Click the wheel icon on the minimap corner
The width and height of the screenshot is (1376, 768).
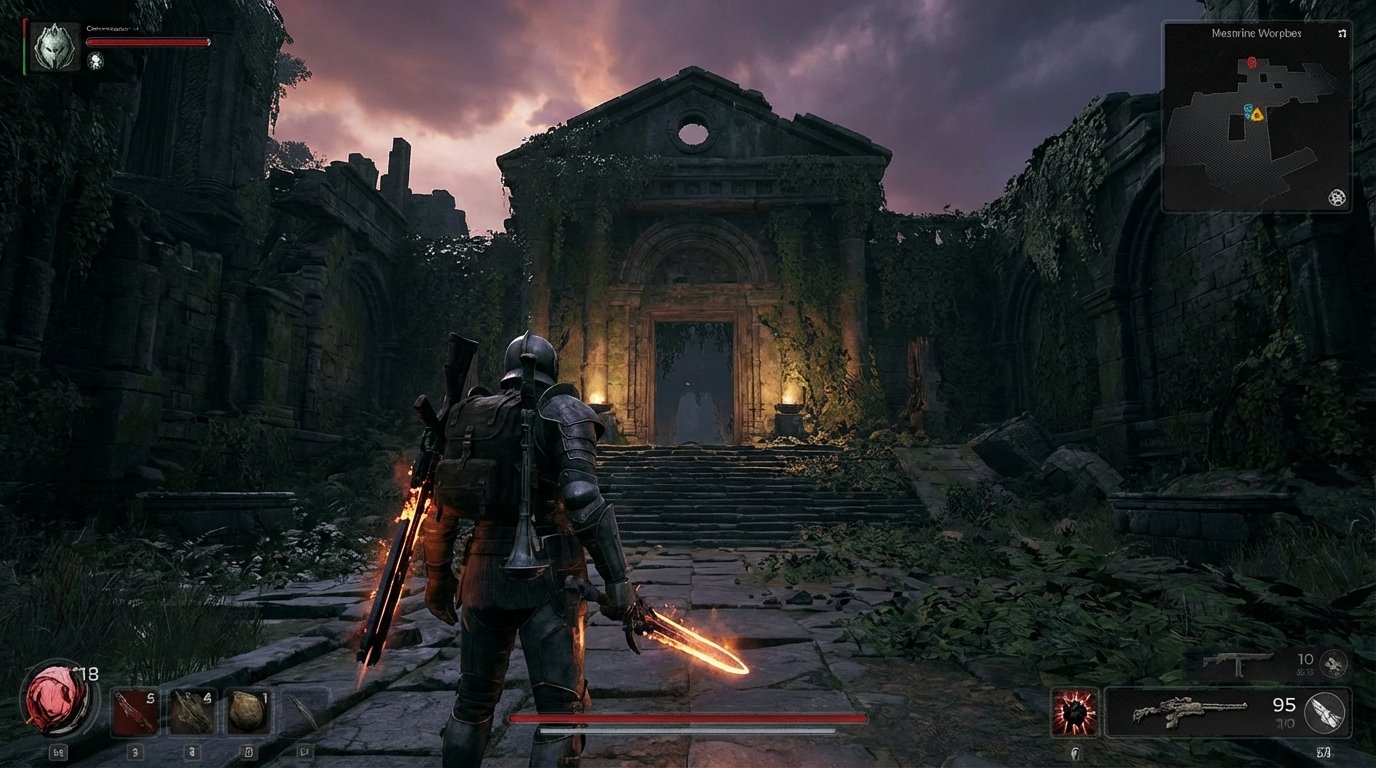point(1337,199)
